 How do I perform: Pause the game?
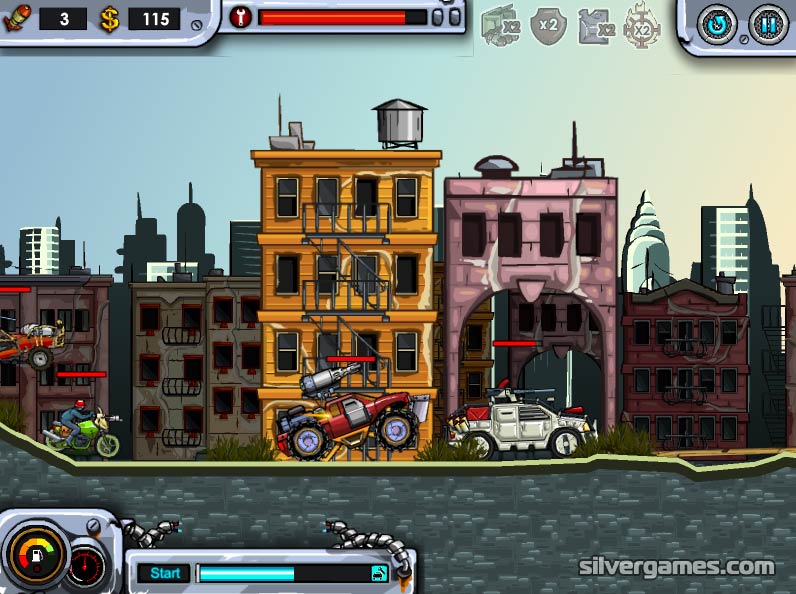click(x=768, y=24)
